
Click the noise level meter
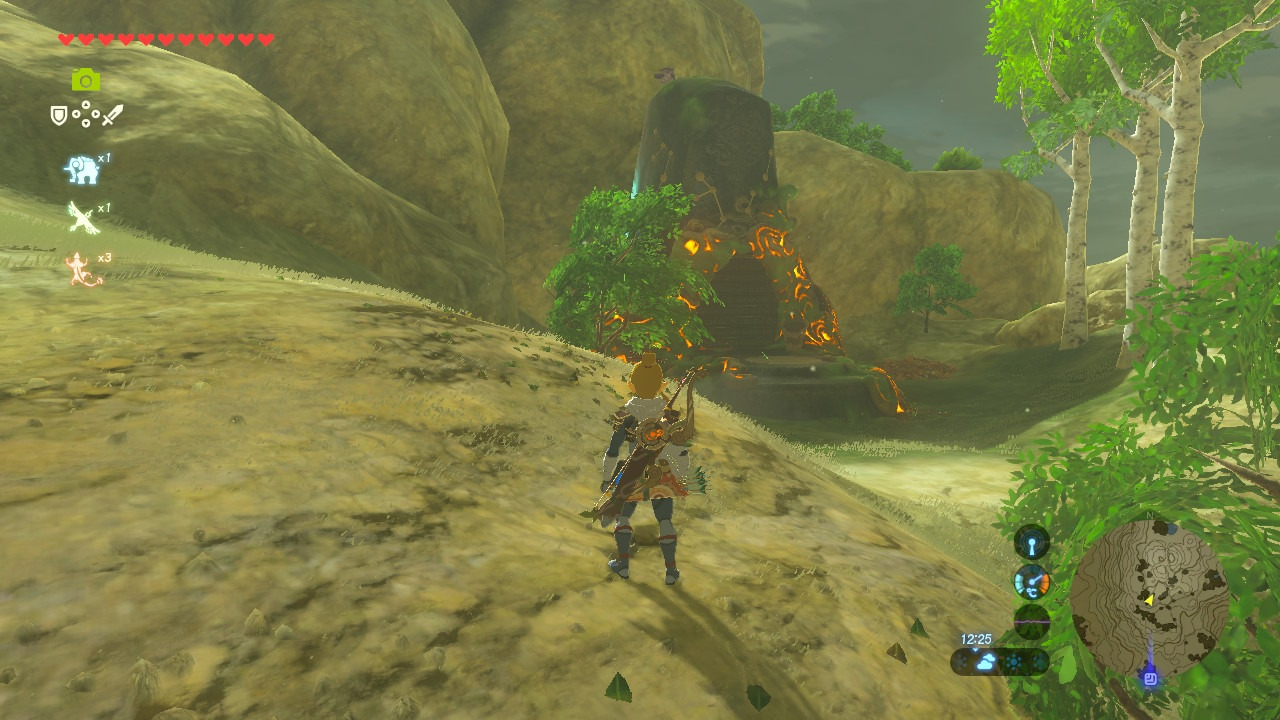pos(1032,621)
